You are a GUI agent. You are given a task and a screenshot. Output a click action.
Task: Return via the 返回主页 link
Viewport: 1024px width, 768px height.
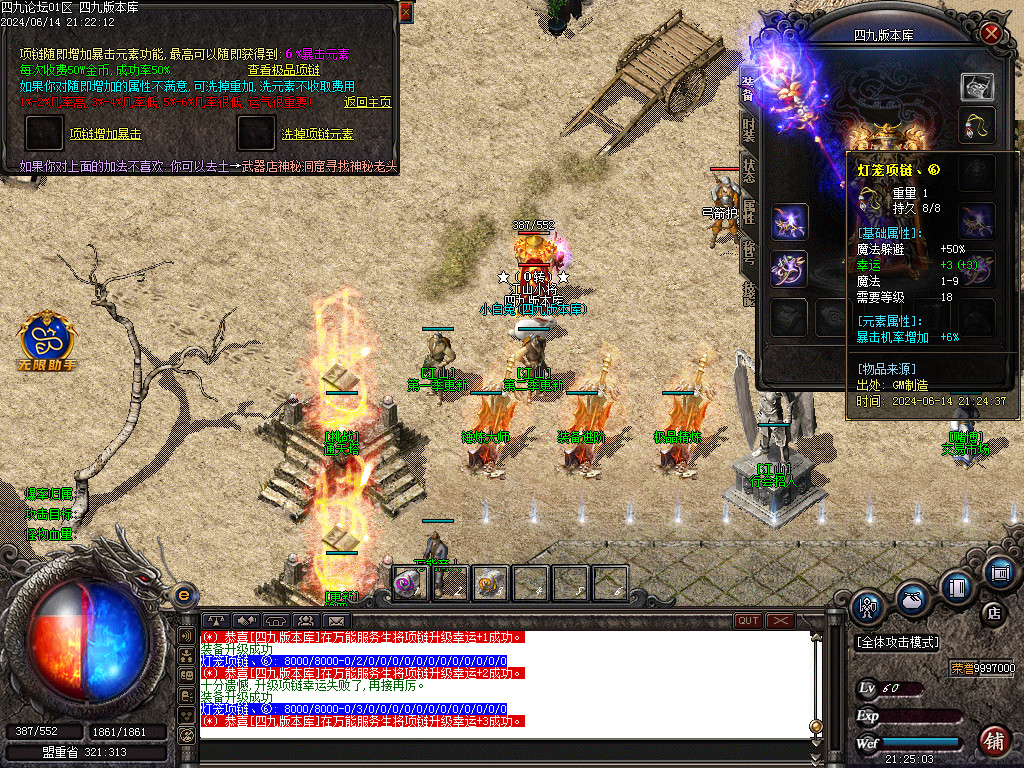tap(367, 102)
